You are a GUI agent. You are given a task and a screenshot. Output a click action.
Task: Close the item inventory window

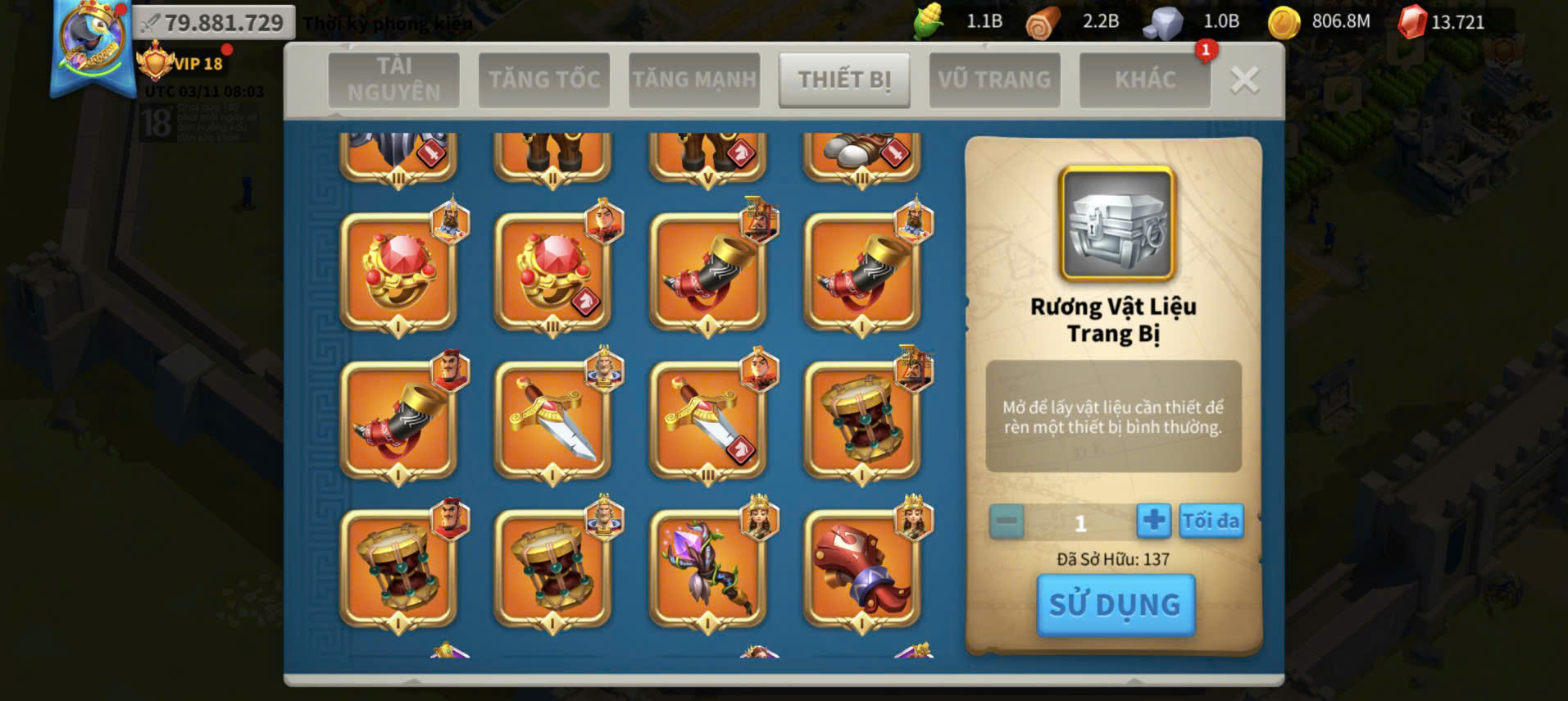tap(1244, 80)
